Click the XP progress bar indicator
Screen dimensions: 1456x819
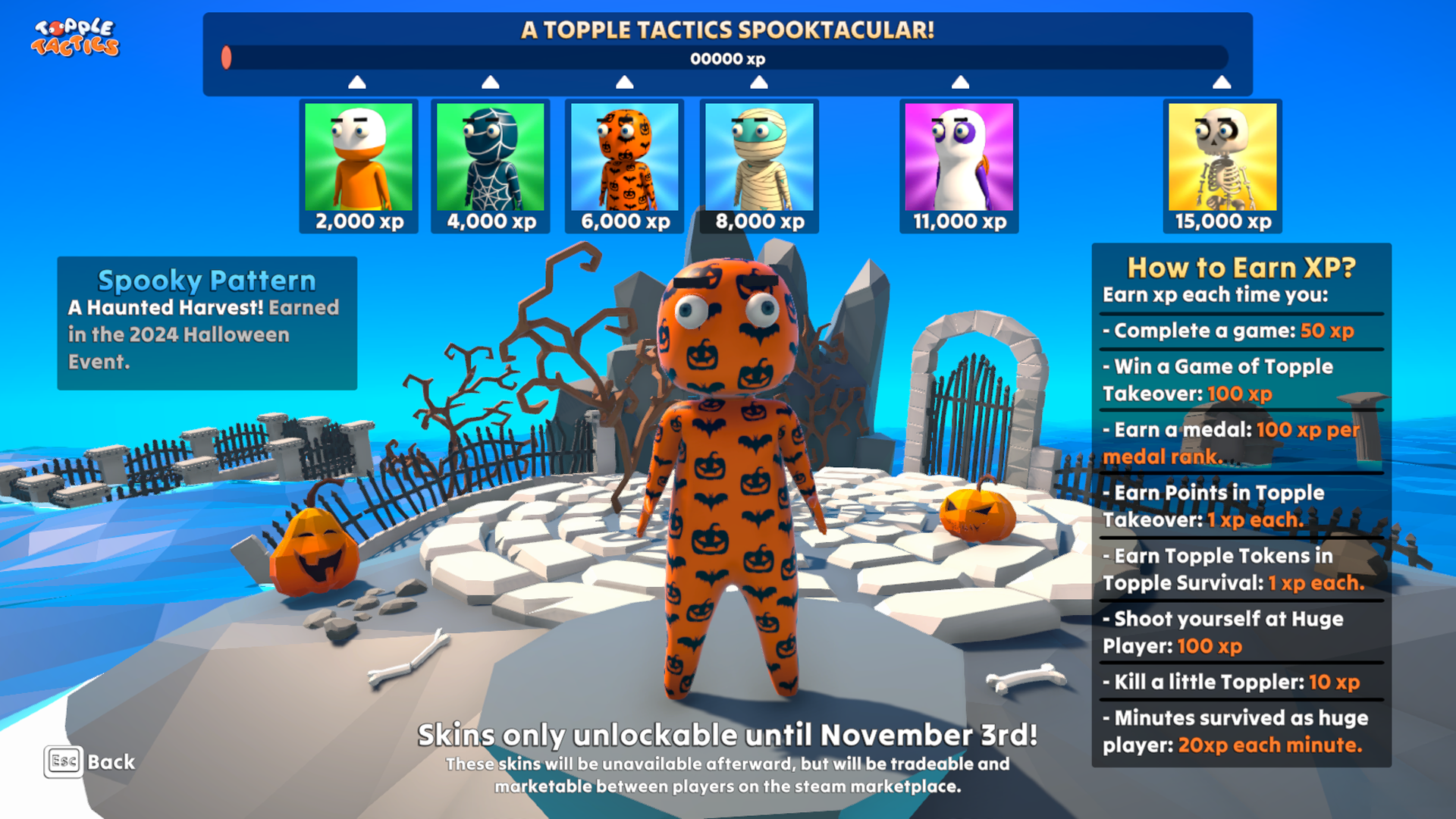coord(227,55)
